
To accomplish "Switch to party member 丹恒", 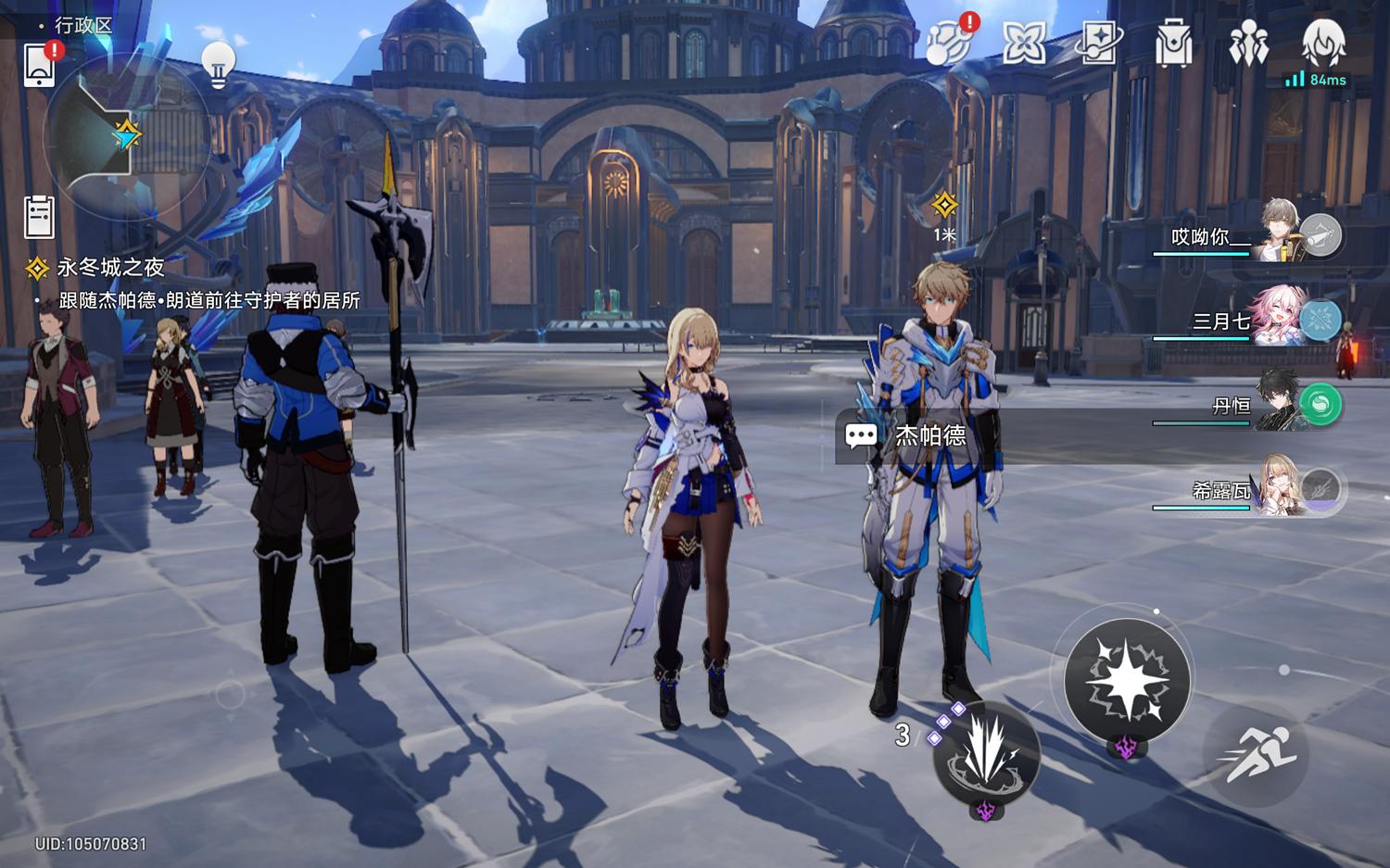I will 1248,406.
